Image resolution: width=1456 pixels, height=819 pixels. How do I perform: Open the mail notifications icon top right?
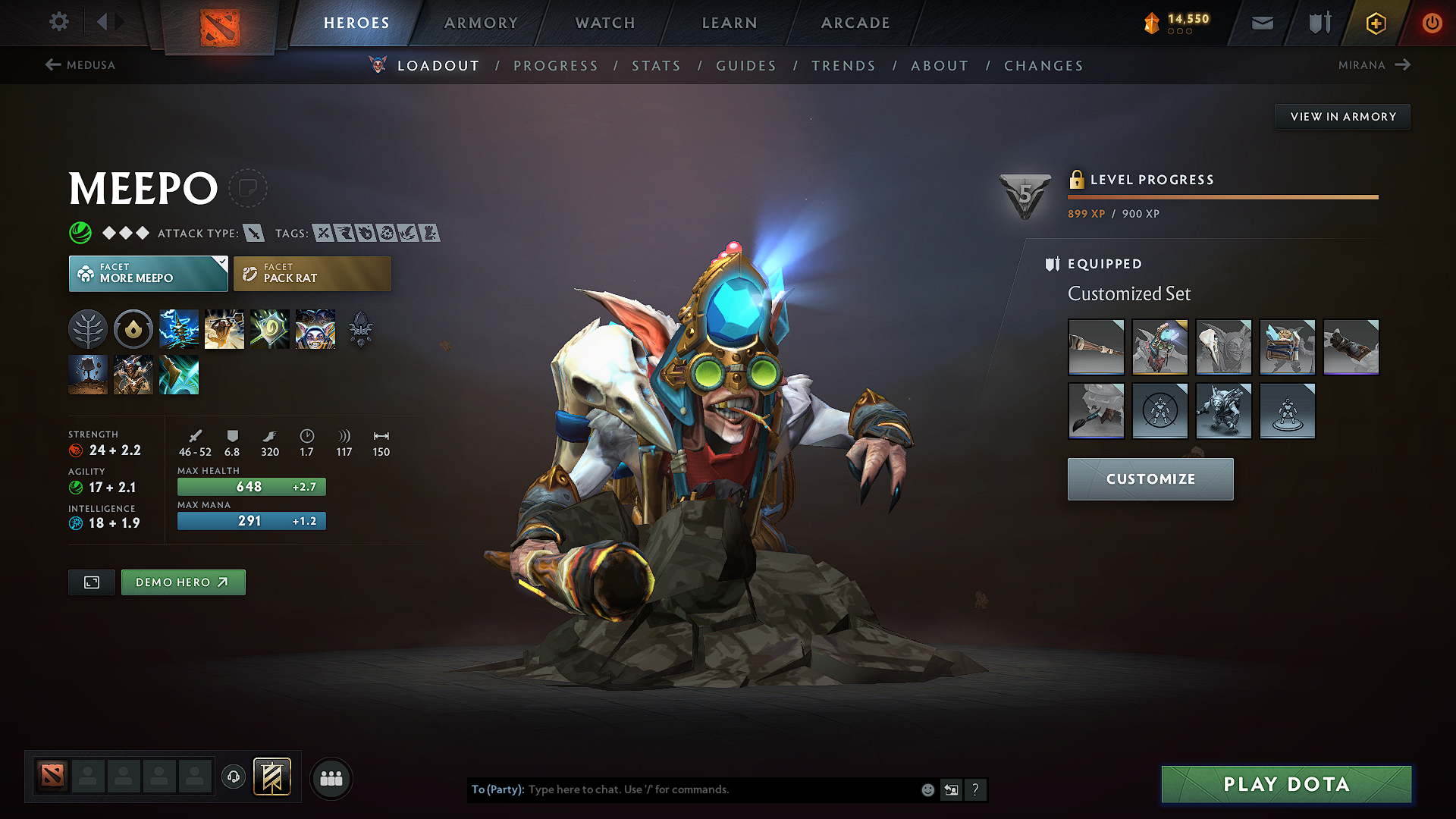click(1262, 23)
